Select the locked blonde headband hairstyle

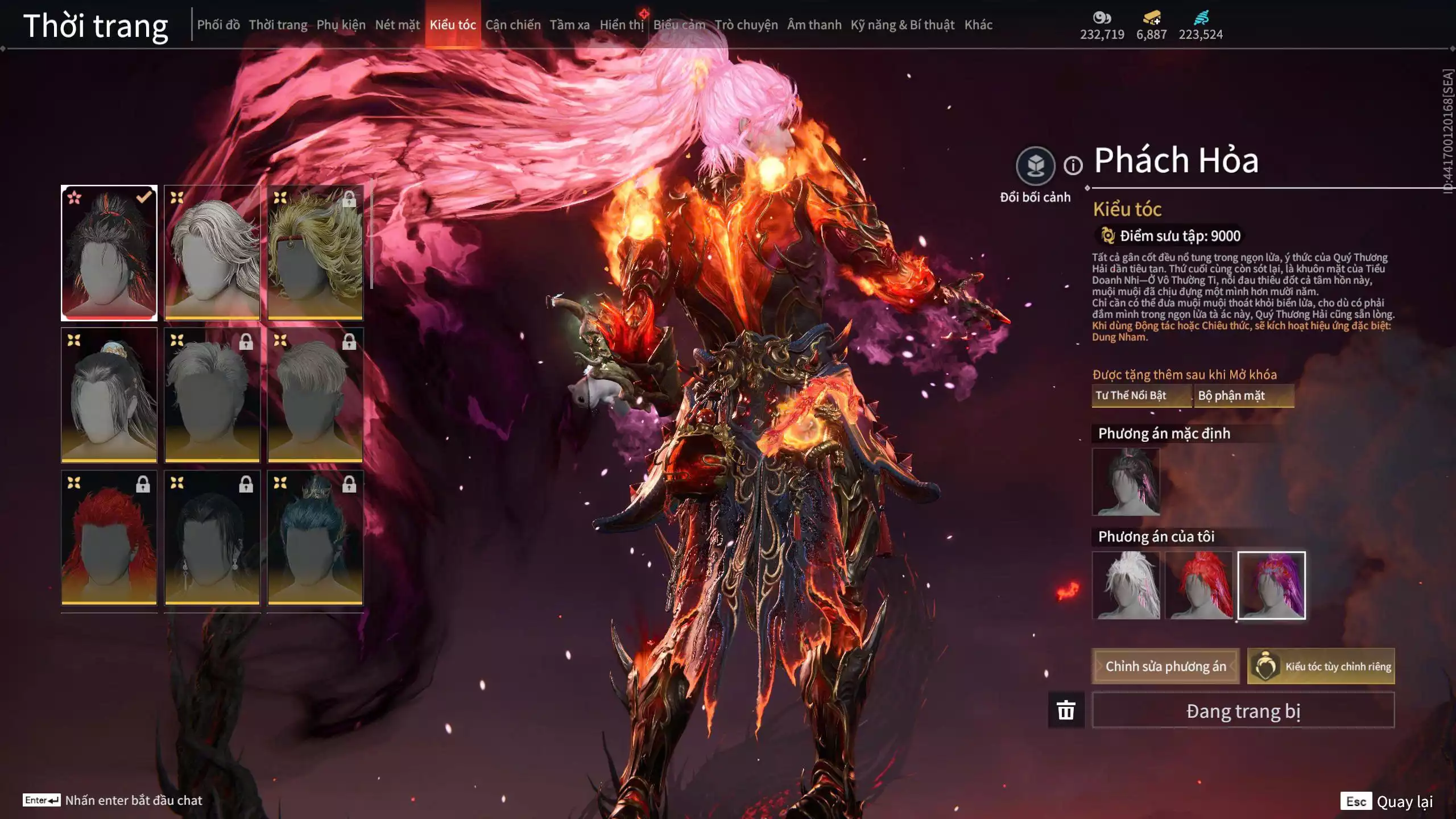[315, 253]
